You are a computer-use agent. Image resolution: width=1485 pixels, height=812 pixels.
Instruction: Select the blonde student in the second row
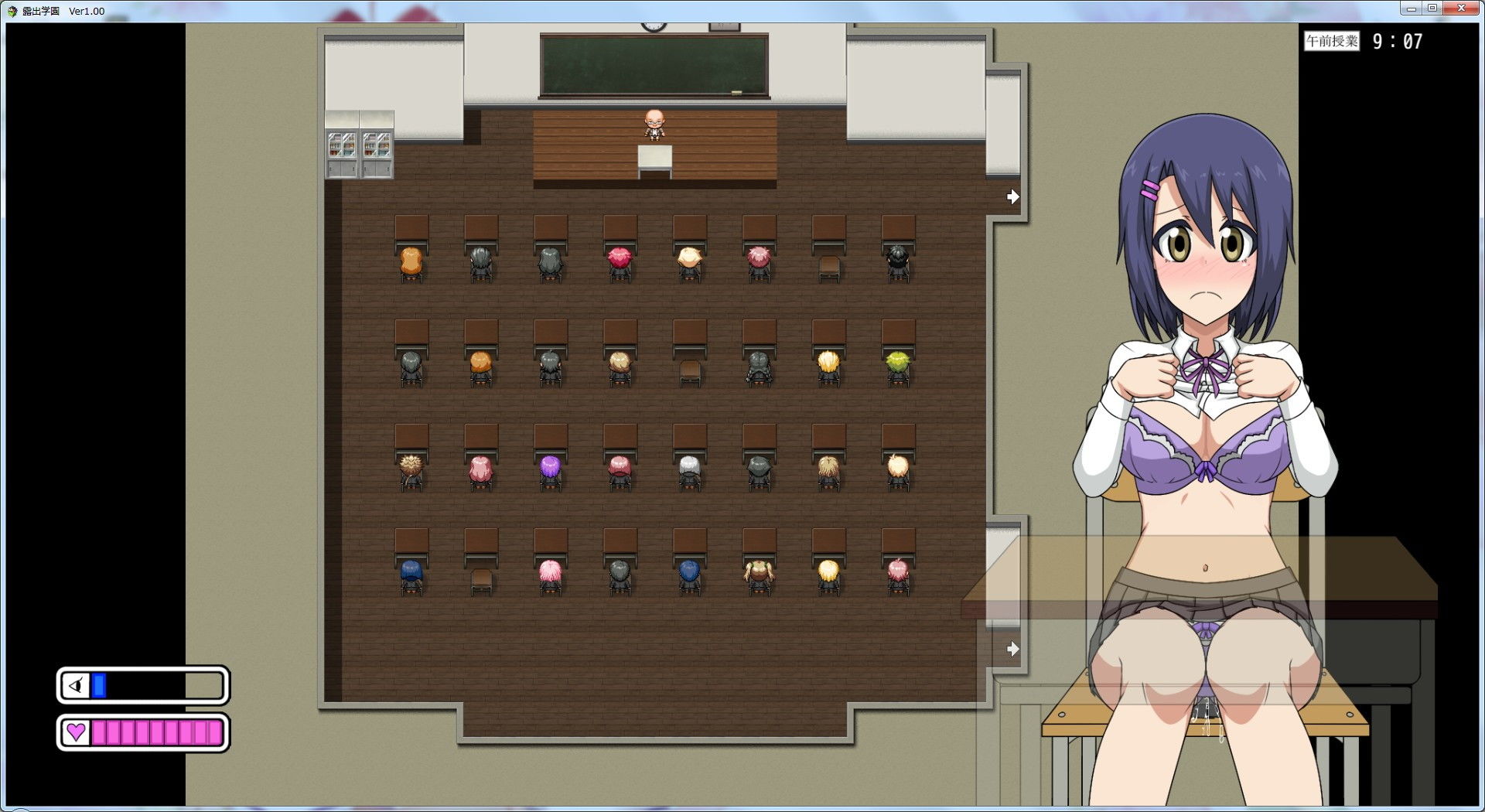[827, 363]
